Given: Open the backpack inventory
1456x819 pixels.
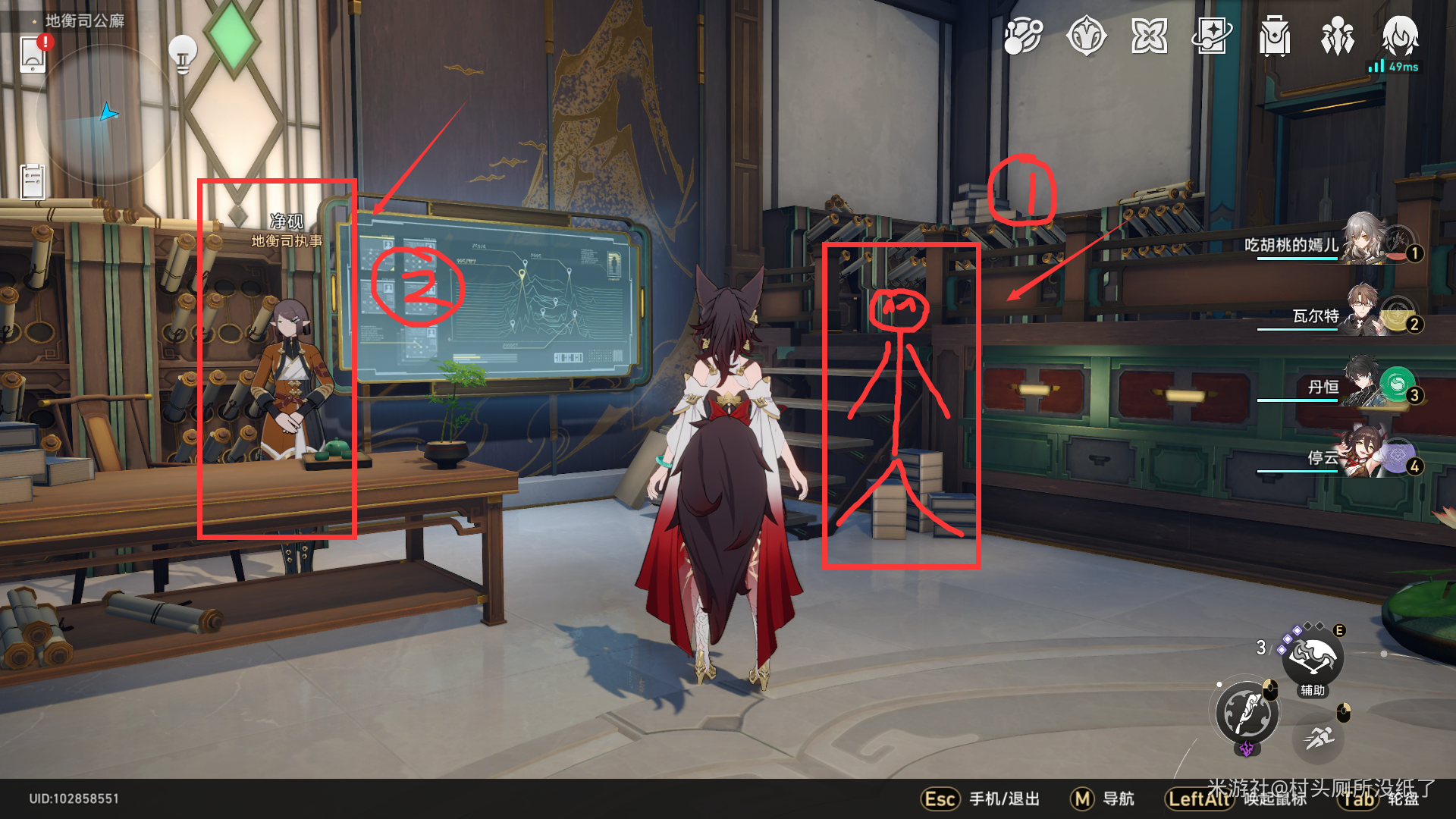Looking at the screenshot, I should click(1275, 36).
